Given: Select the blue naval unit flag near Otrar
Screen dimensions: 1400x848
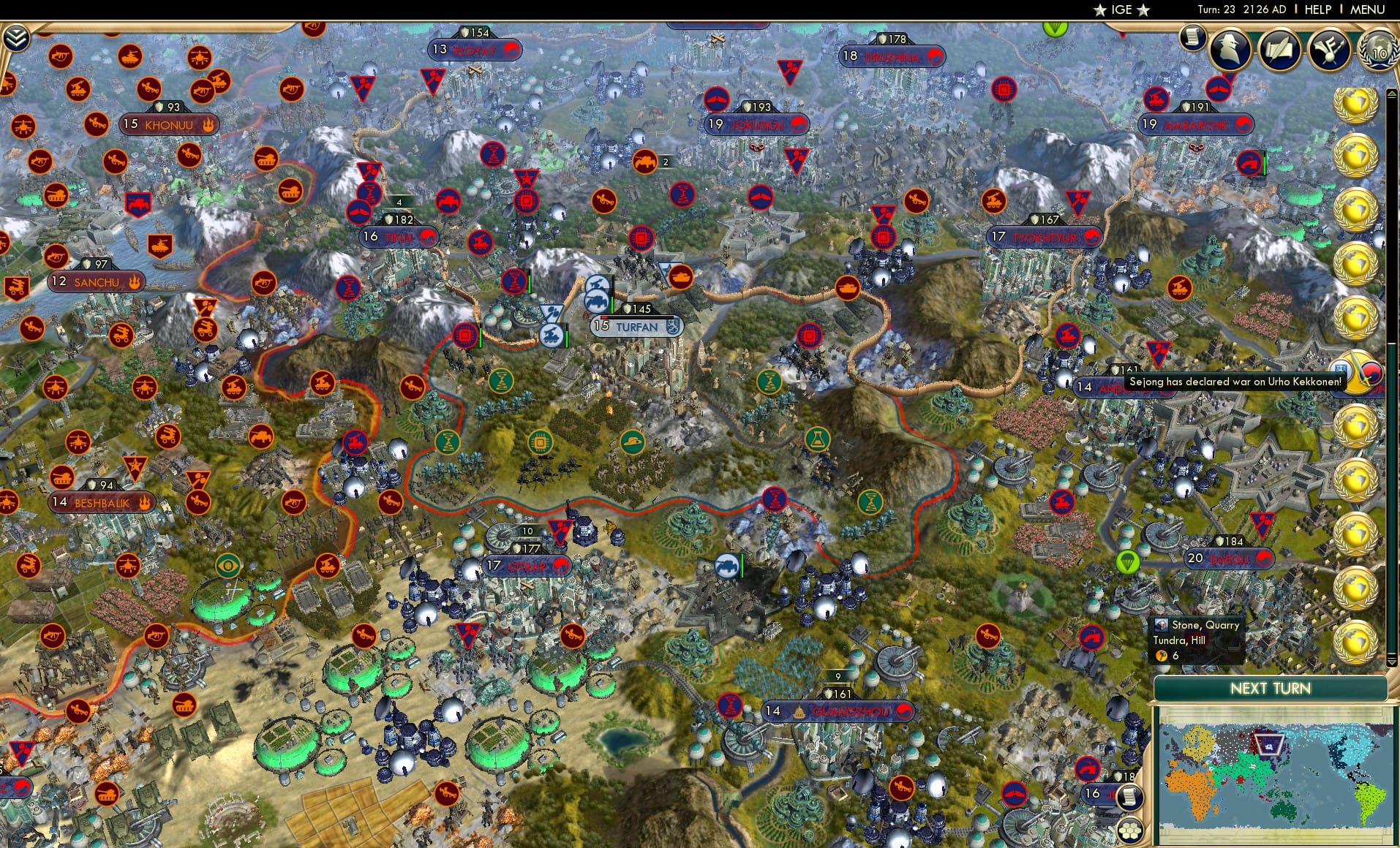Looking at the screenshot, I should click(x=726, y=564).
